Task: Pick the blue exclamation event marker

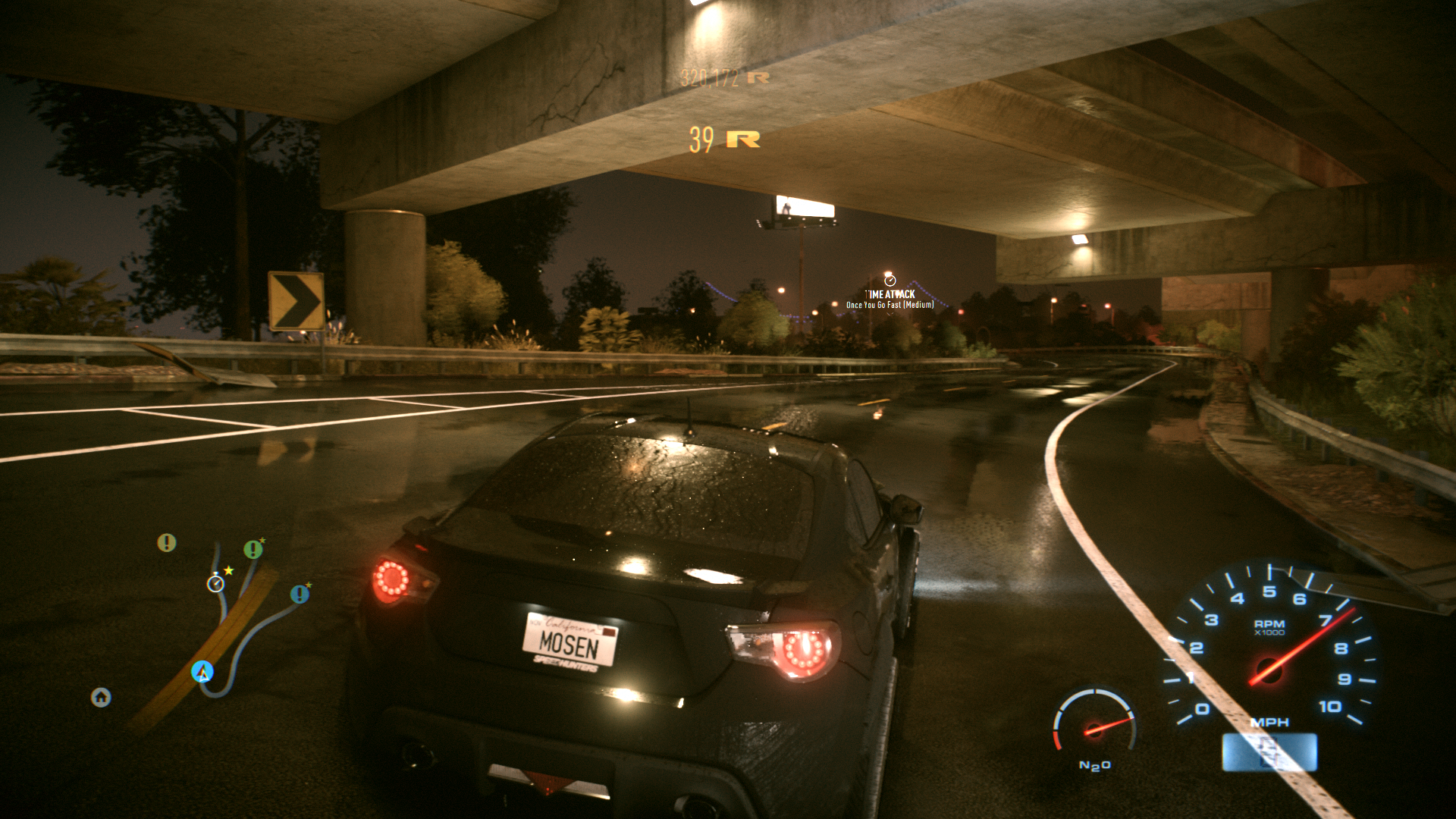Action: [300, 594]
